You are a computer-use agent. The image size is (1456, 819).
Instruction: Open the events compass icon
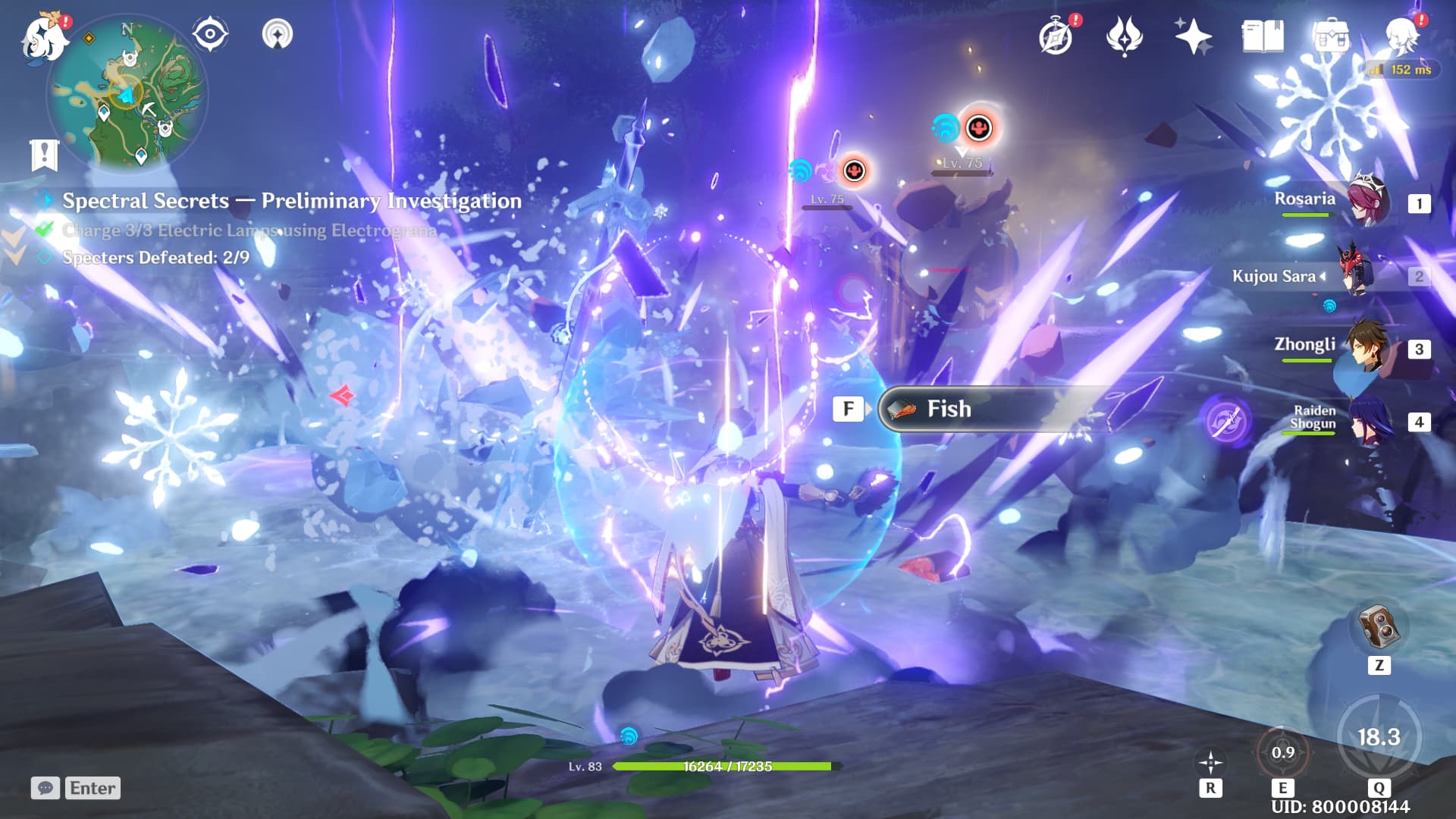1056,36
